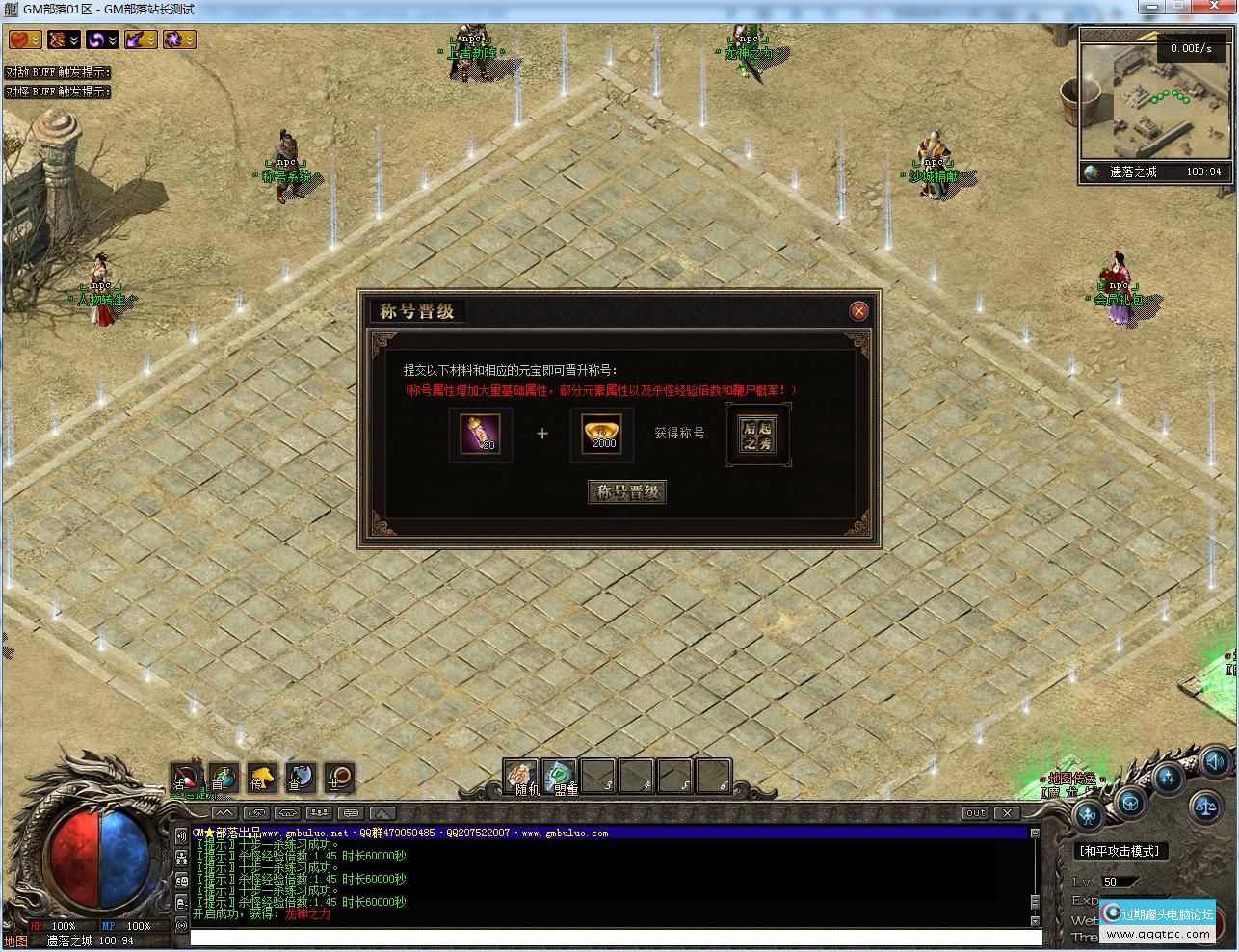
Task: Activate the 传 horse shortcut icon
Action: tap(262, 777)
